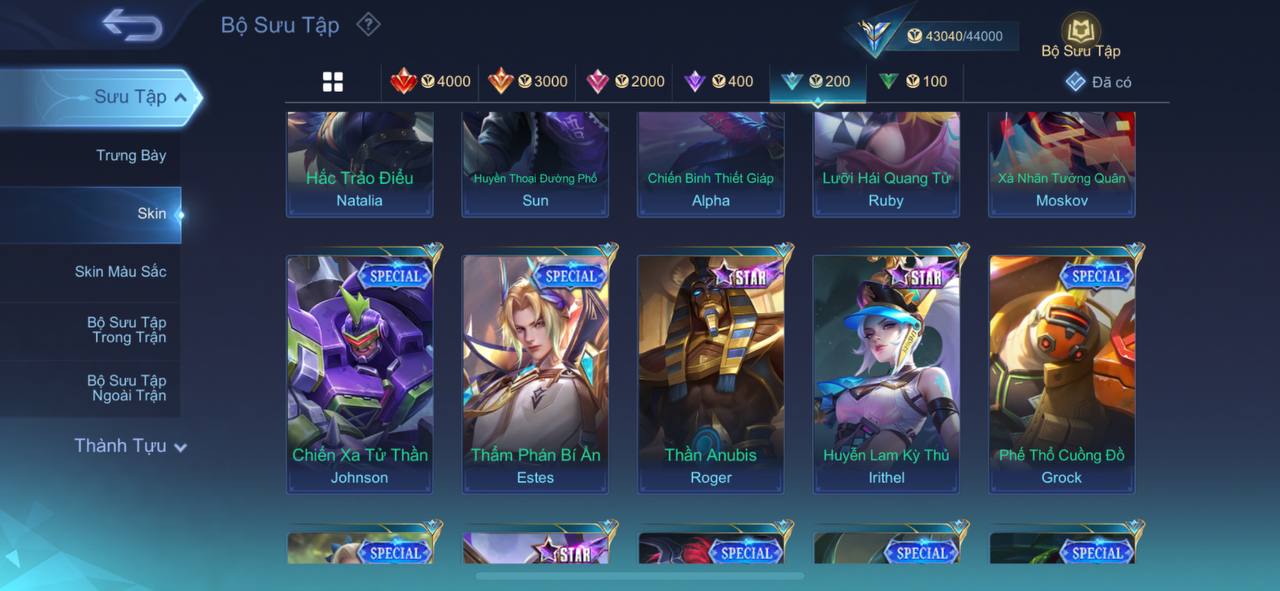Screen dimensions: 1280x591
Task: Select Johnson's Chiến Xa Tử Thần skin
Action: pyautogui.click(x=360, y=372)
